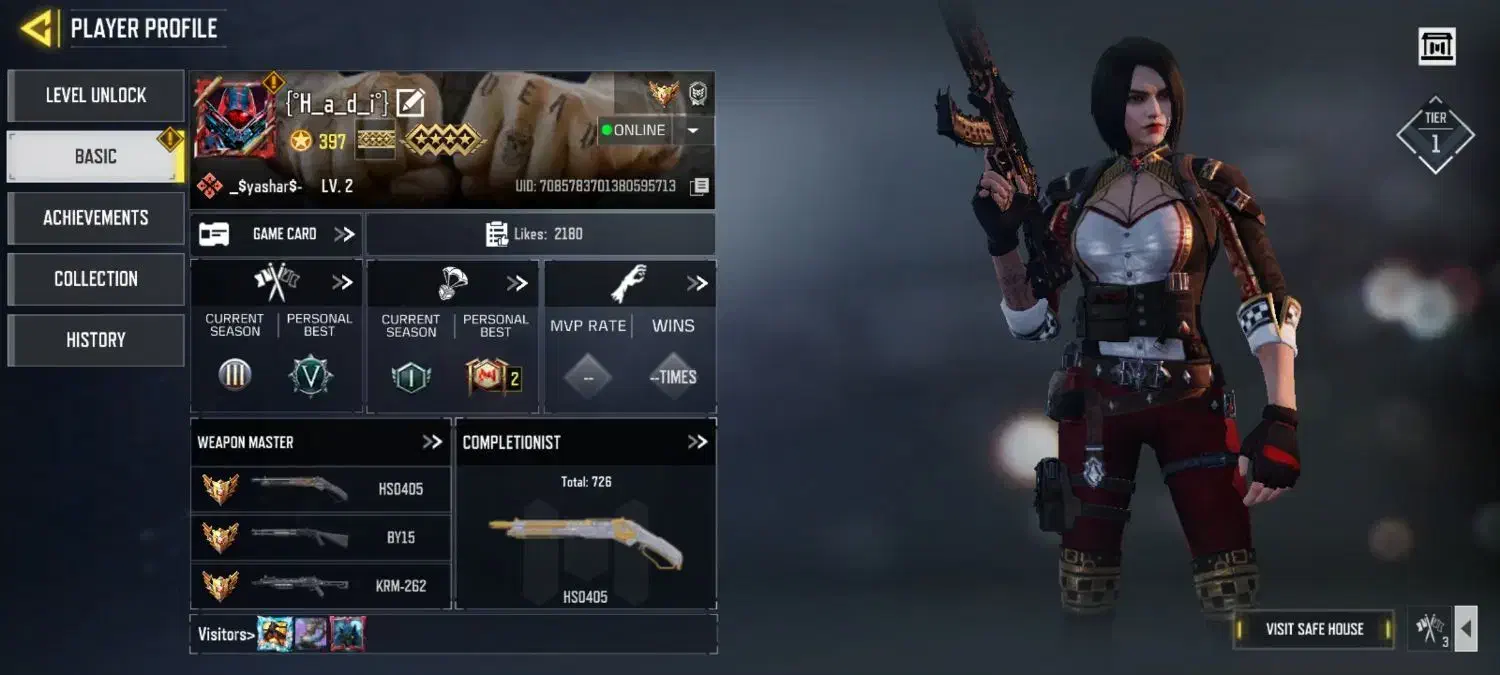Open the Achievements tab
Screen dimensions: 1500x675
96,218
